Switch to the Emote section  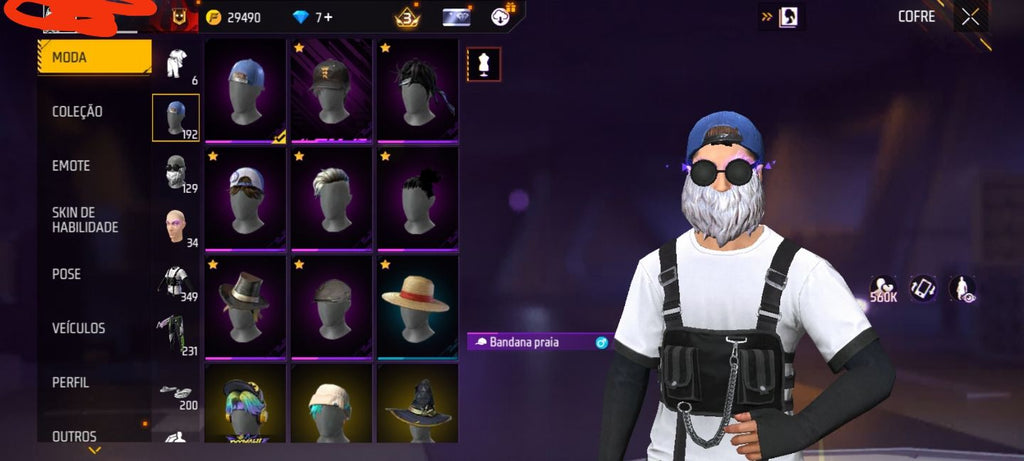click(71, 166)
